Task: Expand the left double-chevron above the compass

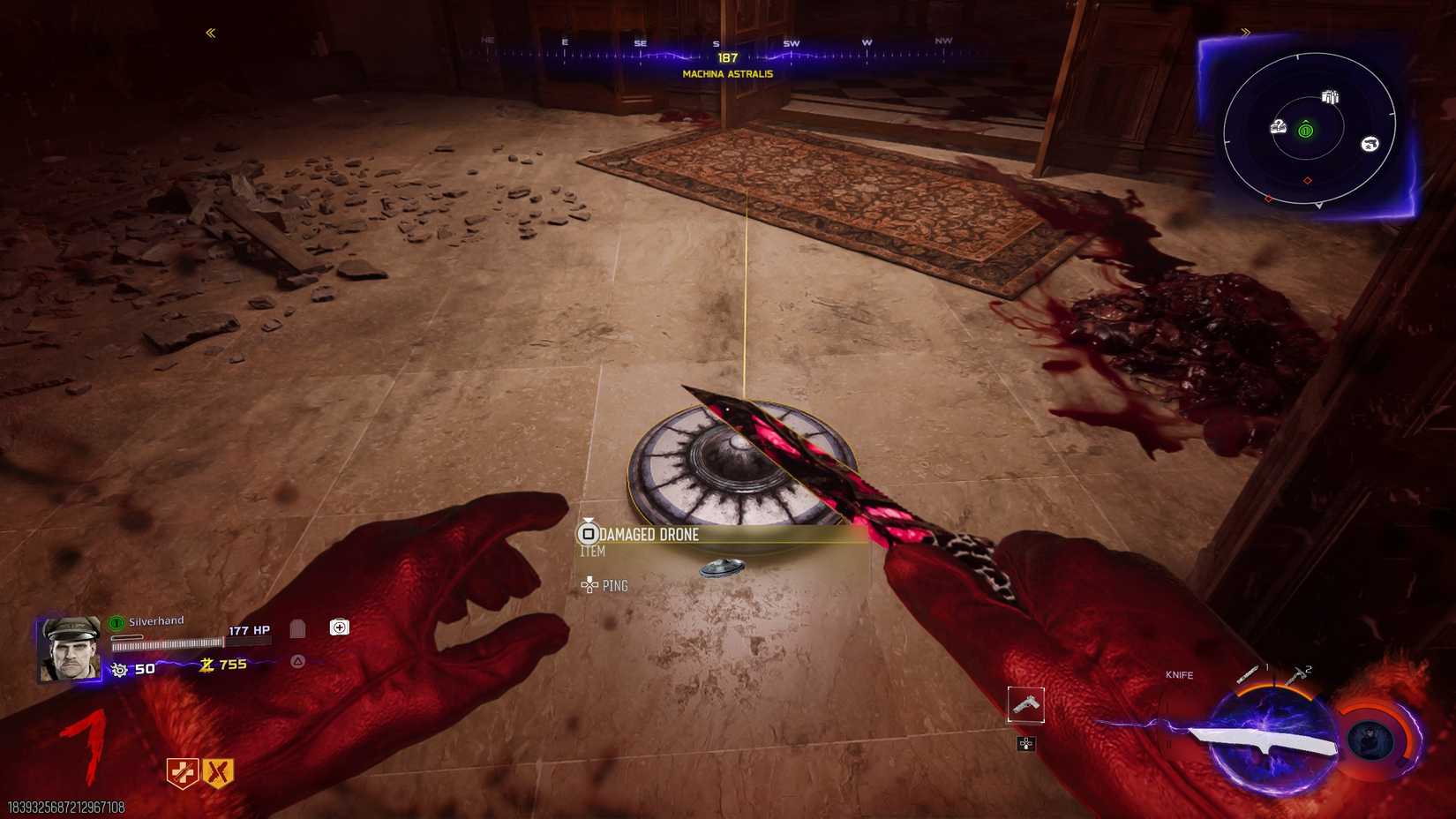Action: pos(210,32)
